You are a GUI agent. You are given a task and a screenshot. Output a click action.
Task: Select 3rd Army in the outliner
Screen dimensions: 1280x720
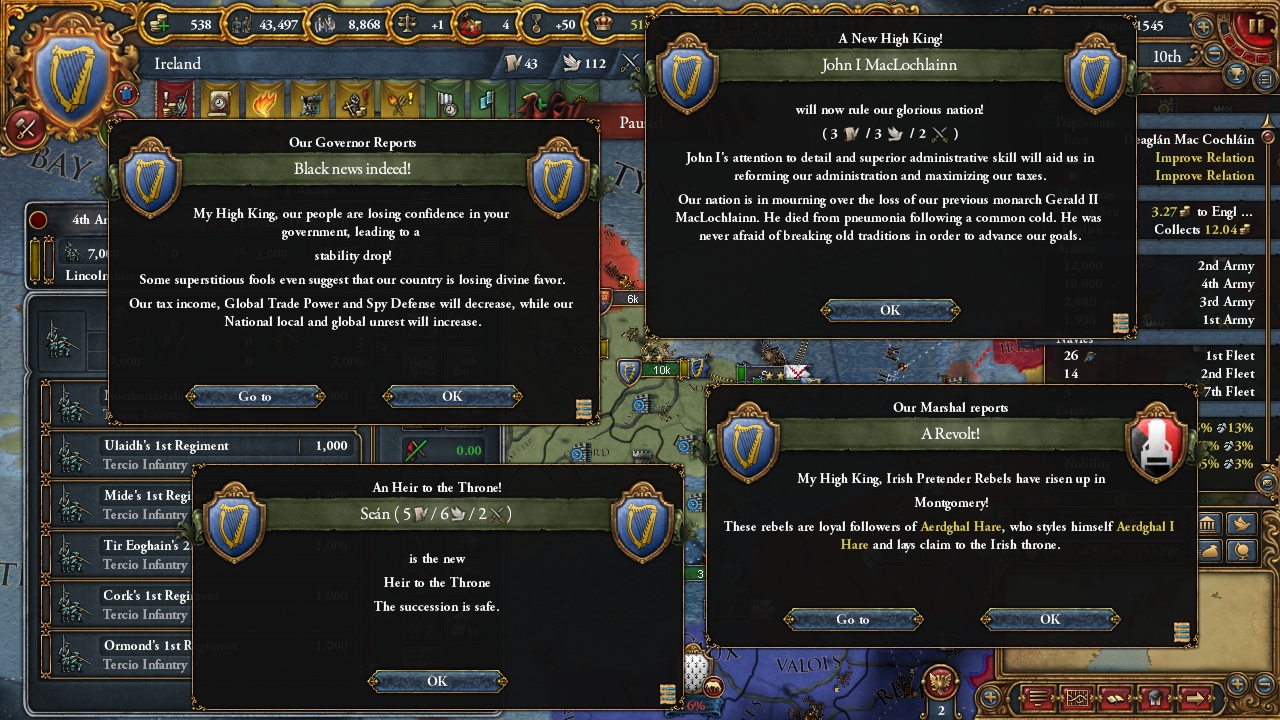(x=1225, y=302)
